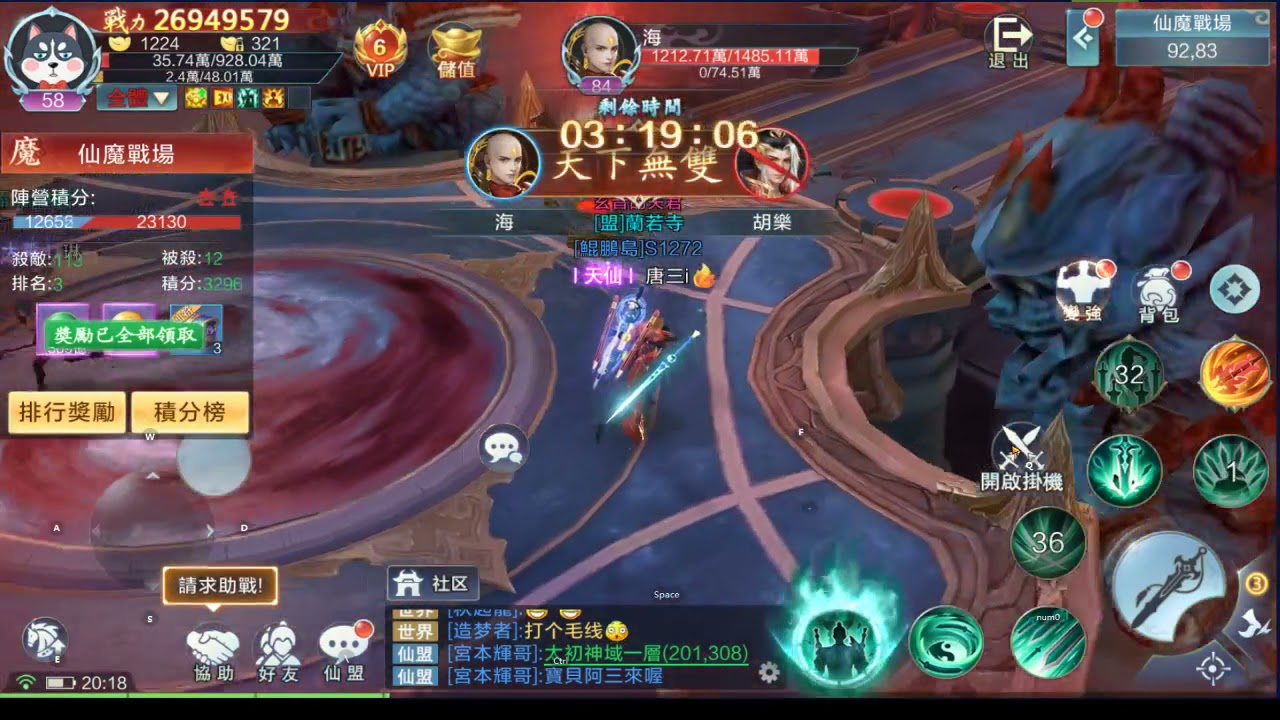1280x720 pixels.
Task: Show the 積分榜 scoreboard
Action: [x=189, y=412]
